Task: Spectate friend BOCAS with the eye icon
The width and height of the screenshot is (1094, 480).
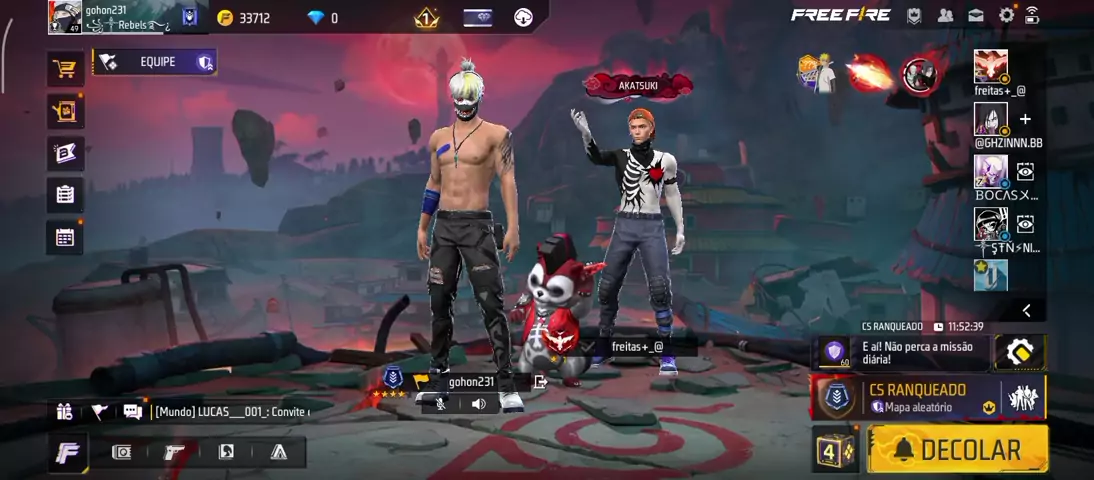Action: [x=1025, y=172]
